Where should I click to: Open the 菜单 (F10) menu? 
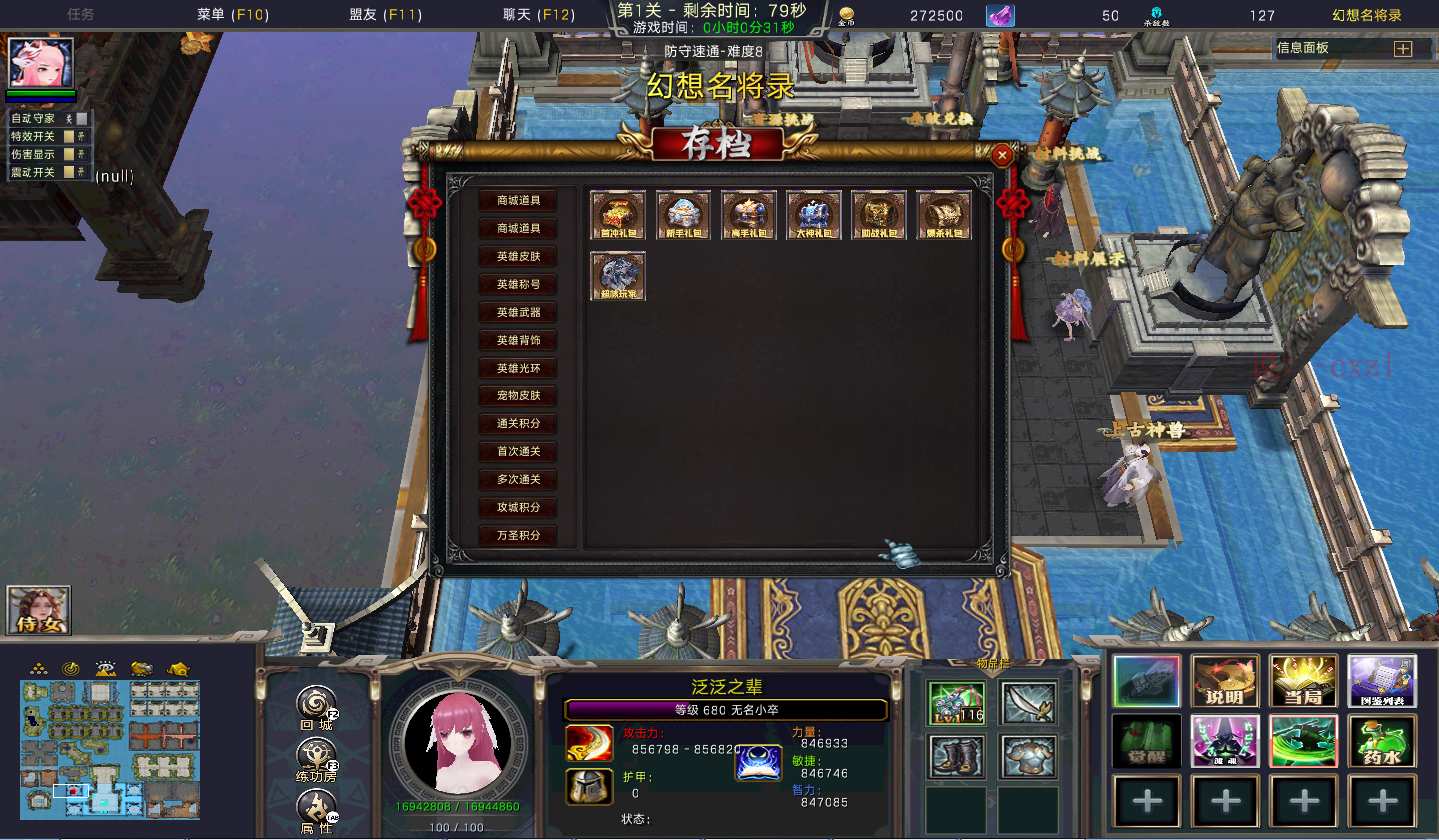[x=229, y=15]
